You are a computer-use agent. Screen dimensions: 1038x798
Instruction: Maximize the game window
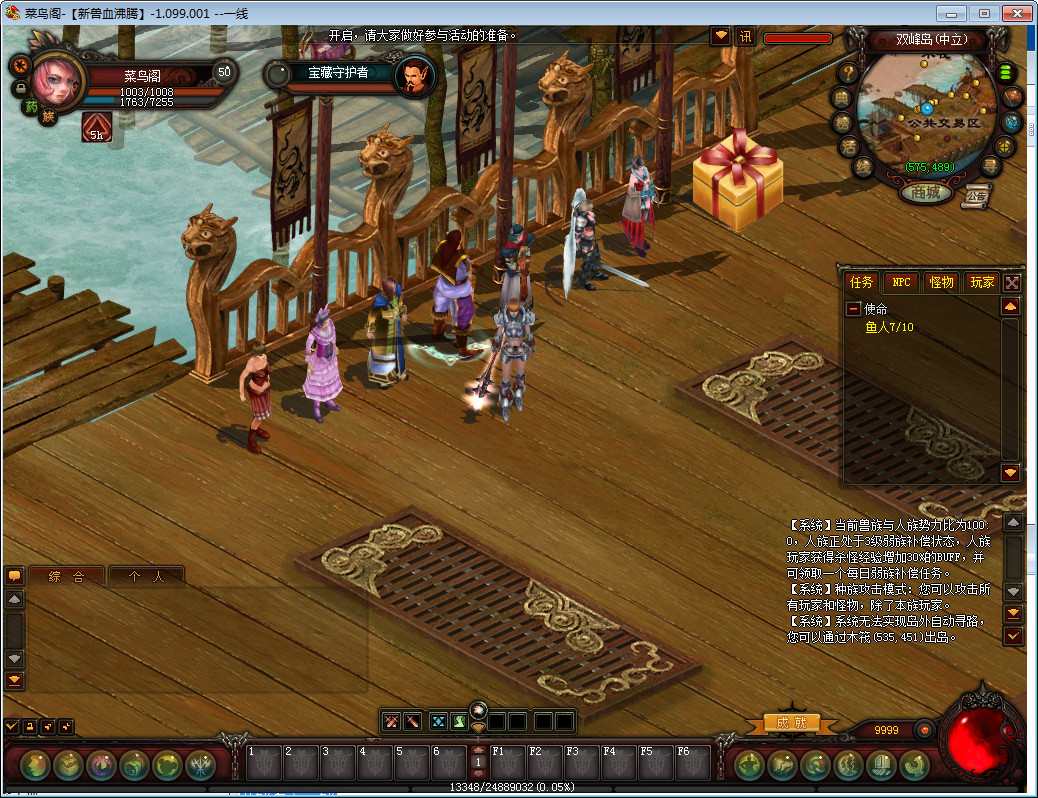[x=984, y=13]
